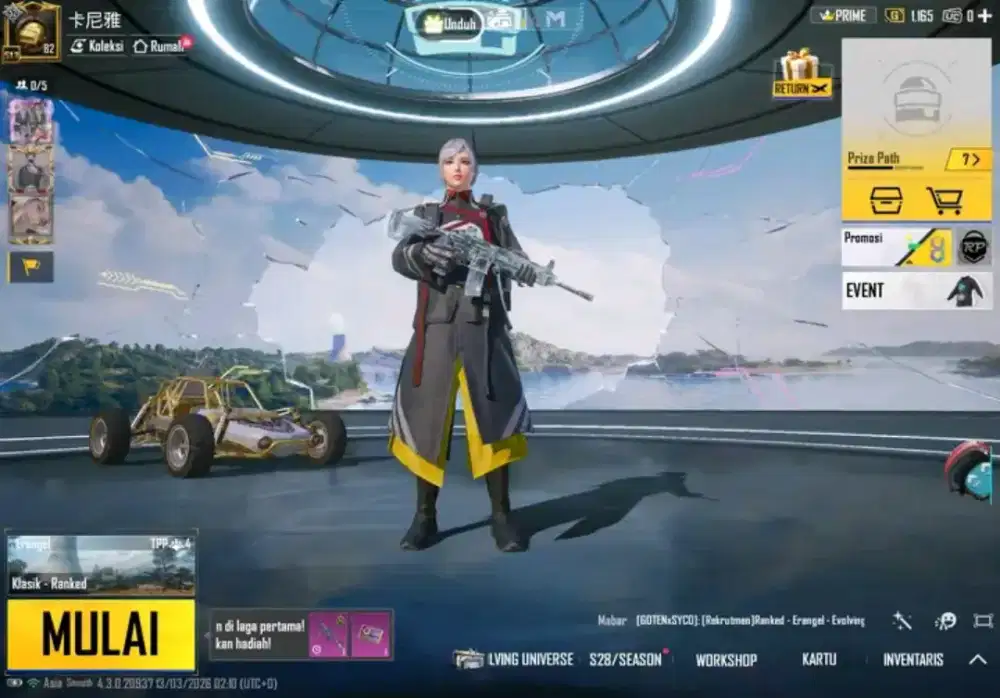Viewport: 1000px width, 698px height.
Task: Open the RETURN gift box reward
Action: (x=801, y=74)
